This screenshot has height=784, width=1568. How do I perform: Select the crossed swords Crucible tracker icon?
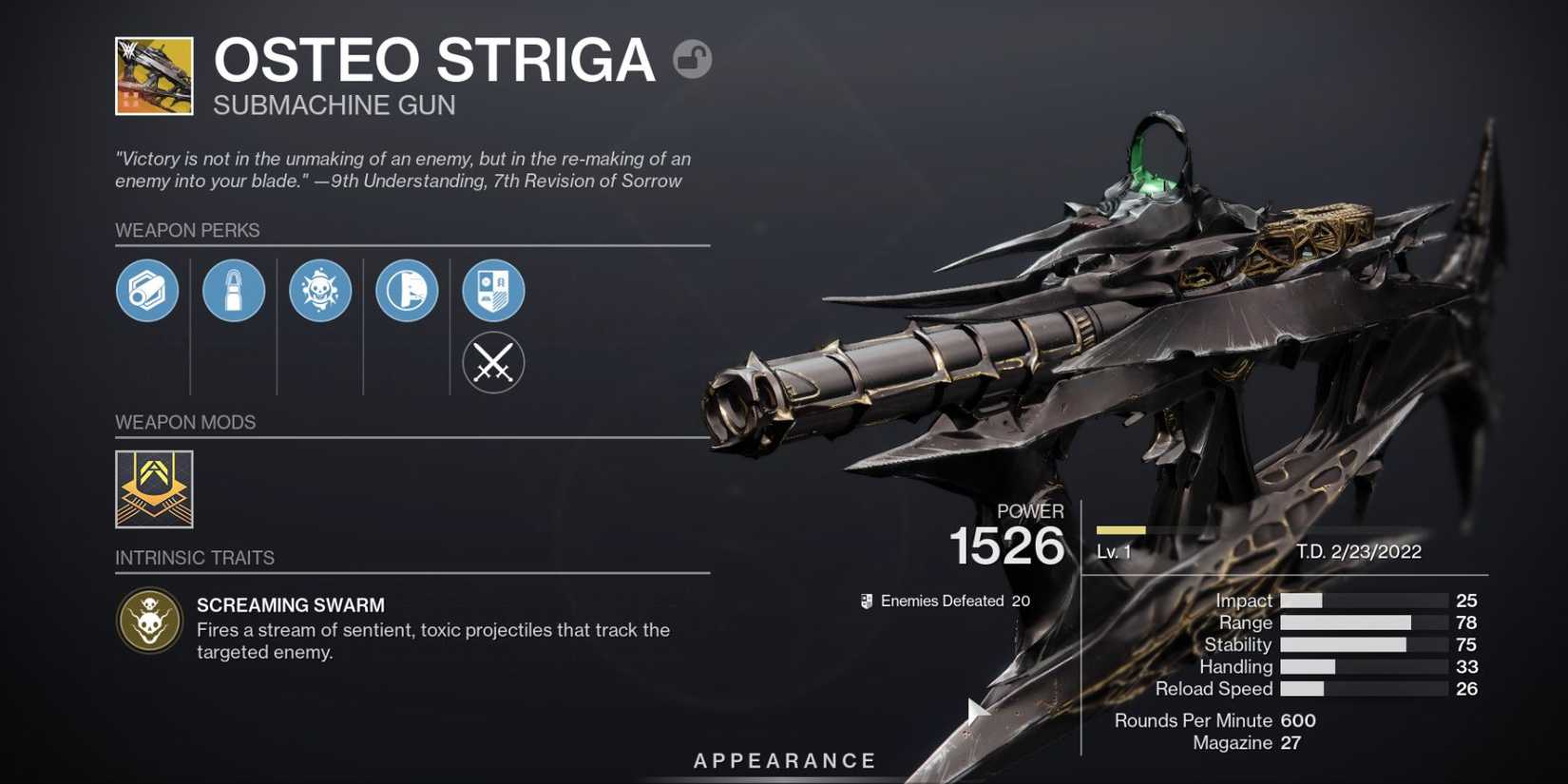click(x=492, y=363)
